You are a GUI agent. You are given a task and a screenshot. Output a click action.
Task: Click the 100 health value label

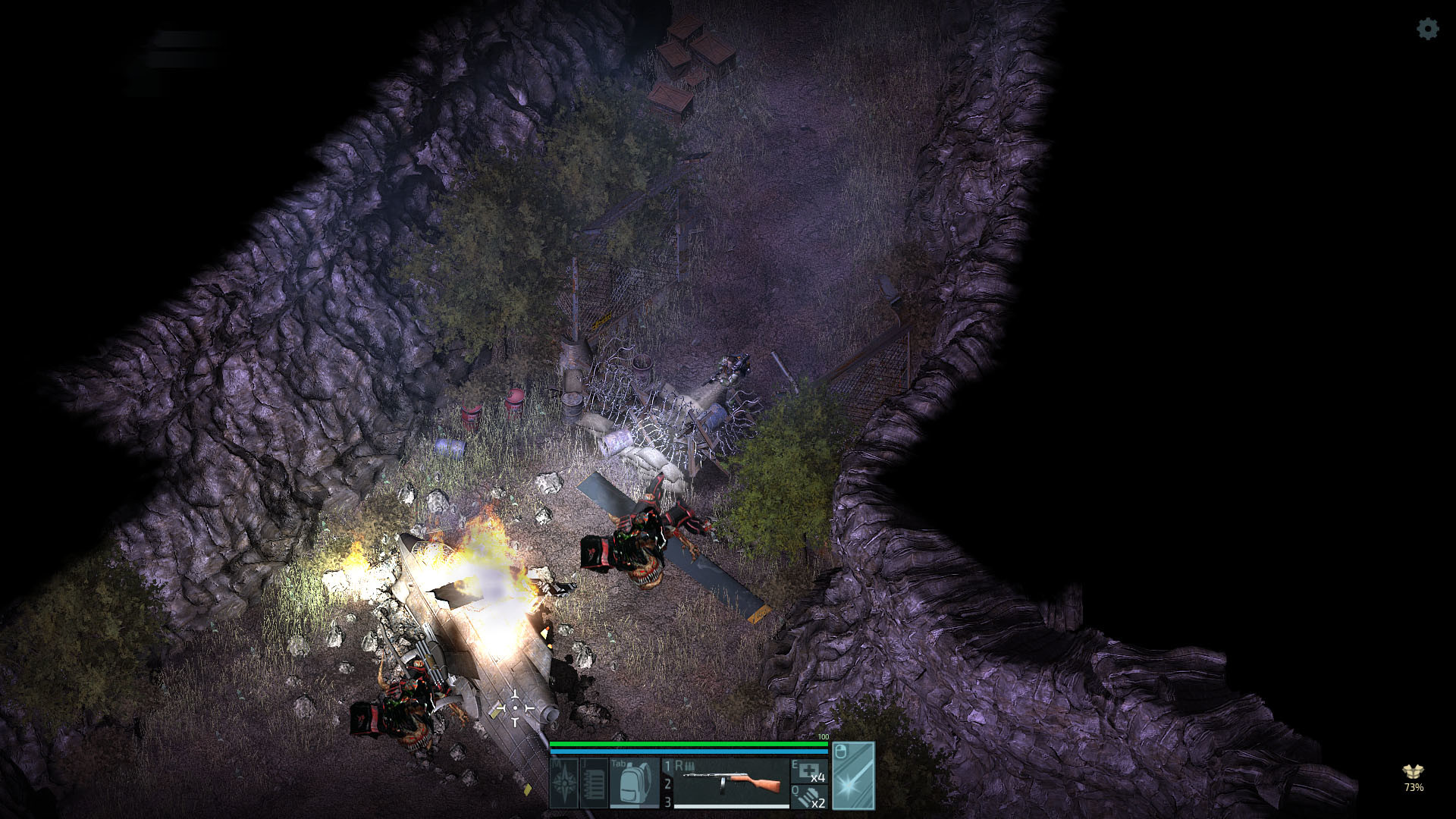click(x=823, y=736)
